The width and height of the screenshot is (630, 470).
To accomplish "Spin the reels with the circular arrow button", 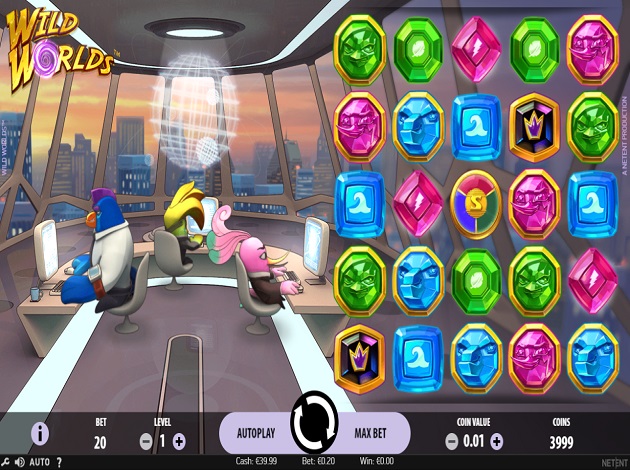I will click(314, 424).
